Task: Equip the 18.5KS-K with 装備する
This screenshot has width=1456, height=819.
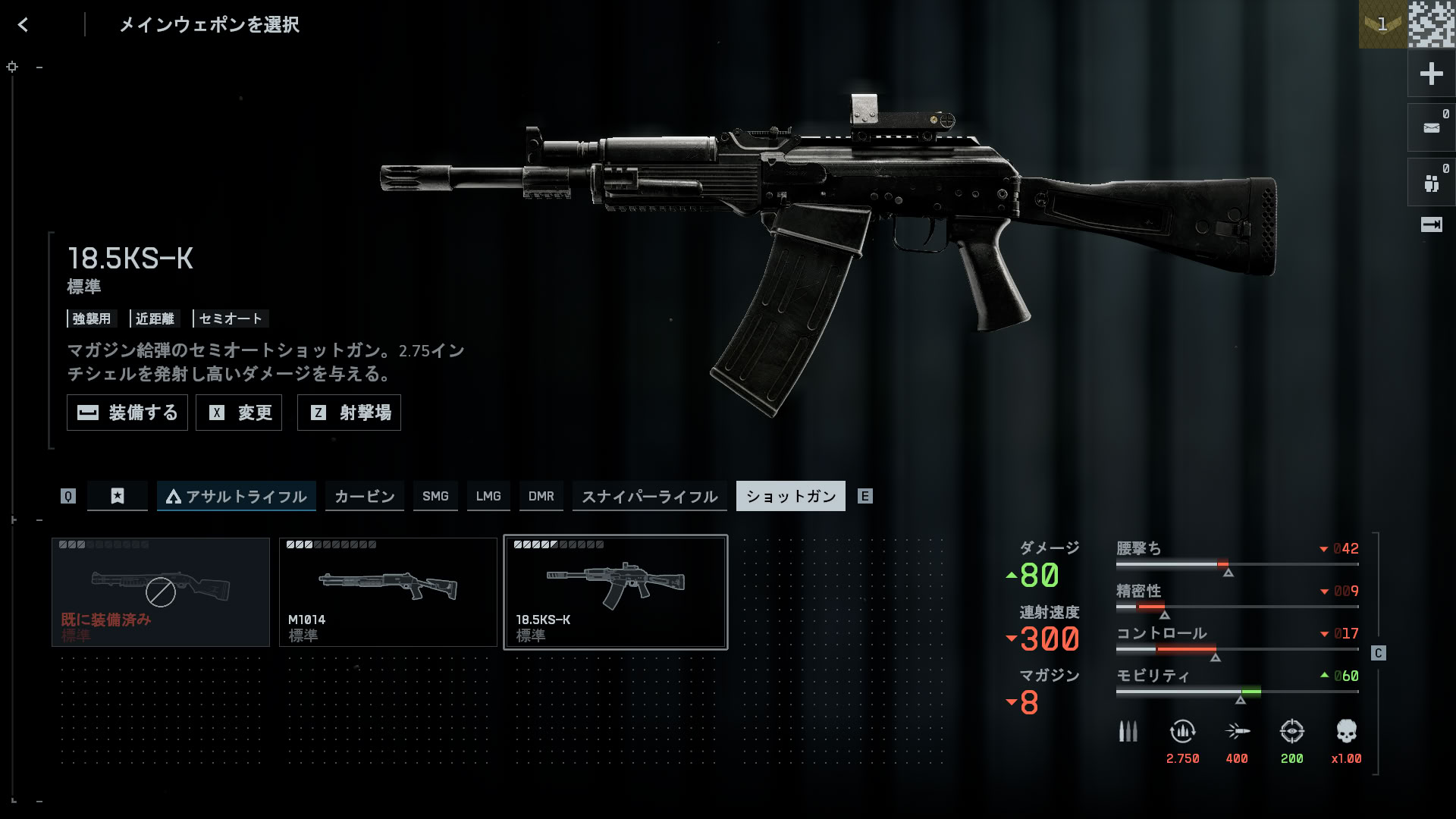Action: click(x=127, y=413)
